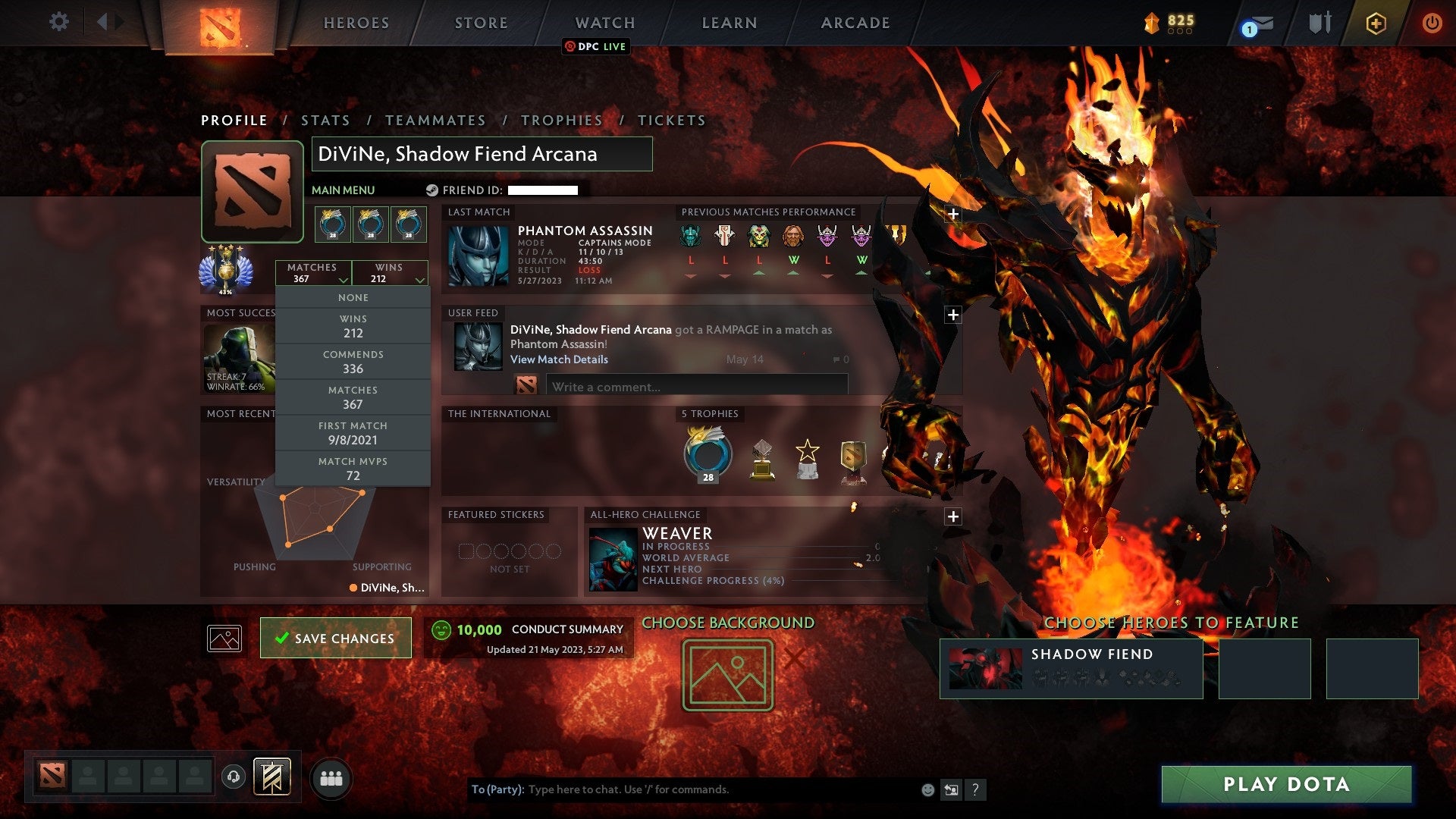The height and width of the screenshot is (819, 1456).
Task: Click the shards balance showing 825
Action: click(1172, 23)
